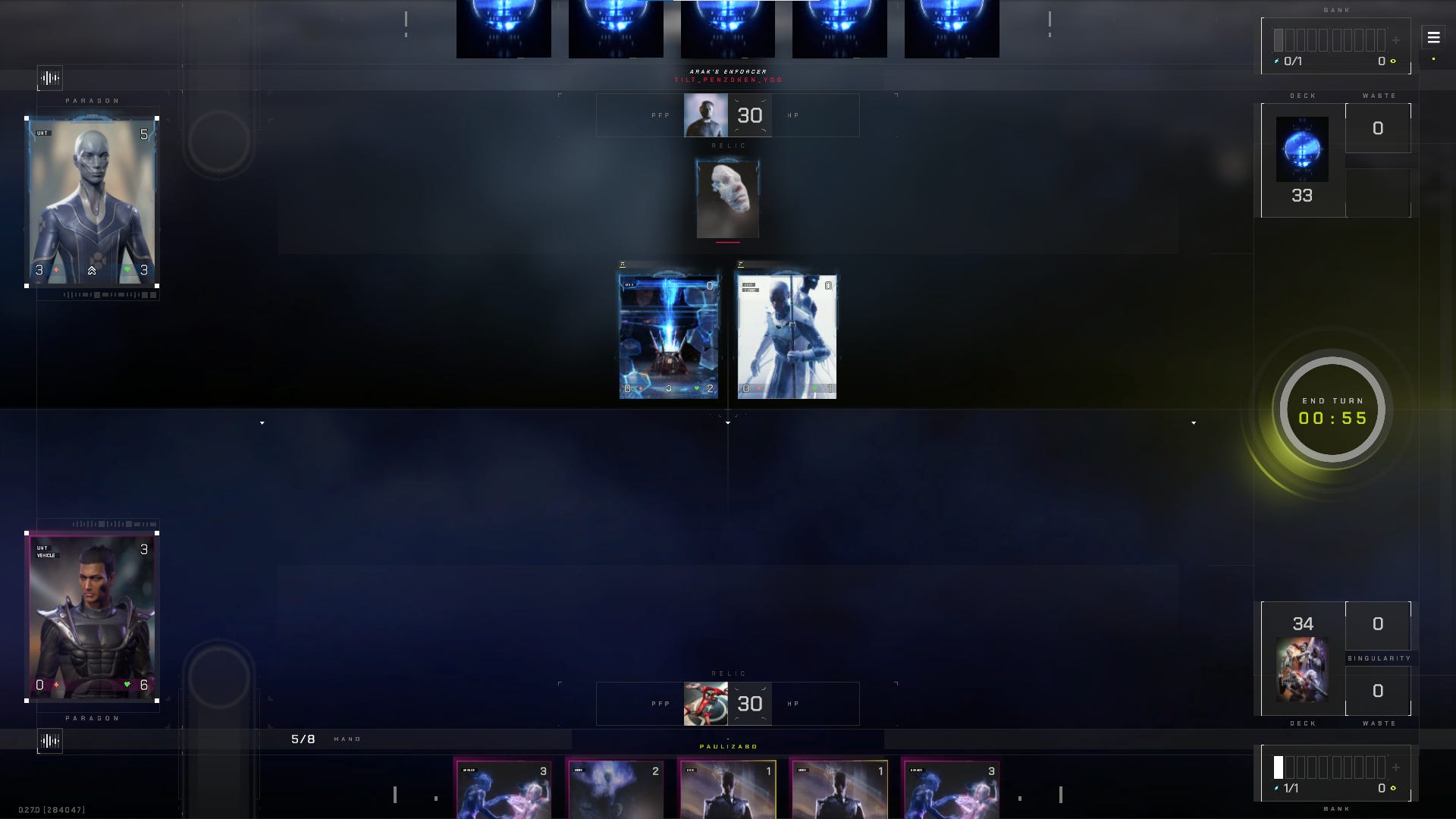Click the green heart health icon on your Paragon card
The height and width of the screenshot is (819, 1456).
tap(126, 684)
